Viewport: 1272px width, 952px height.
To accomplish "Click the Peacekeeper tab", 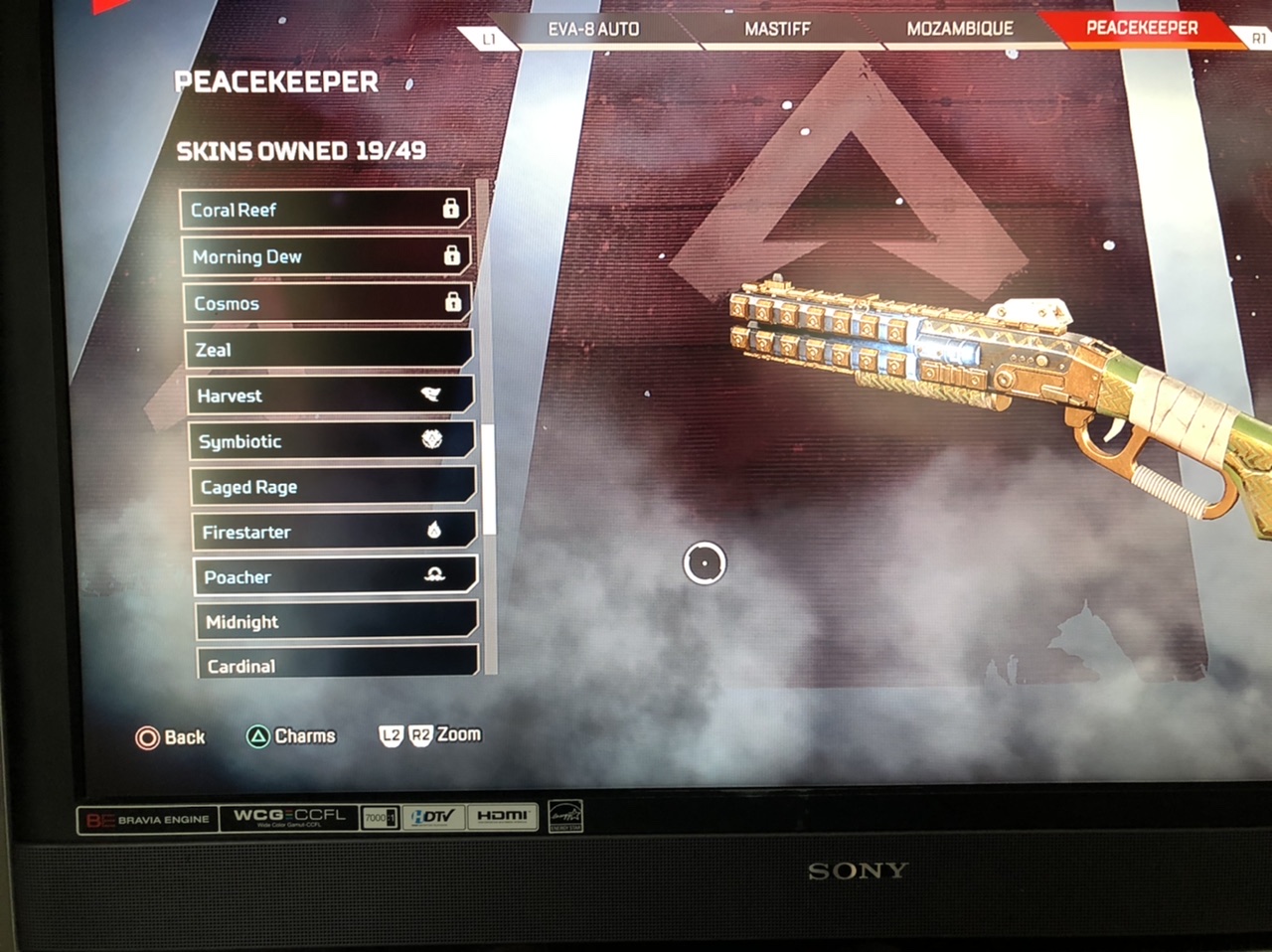I will 1142,28.
